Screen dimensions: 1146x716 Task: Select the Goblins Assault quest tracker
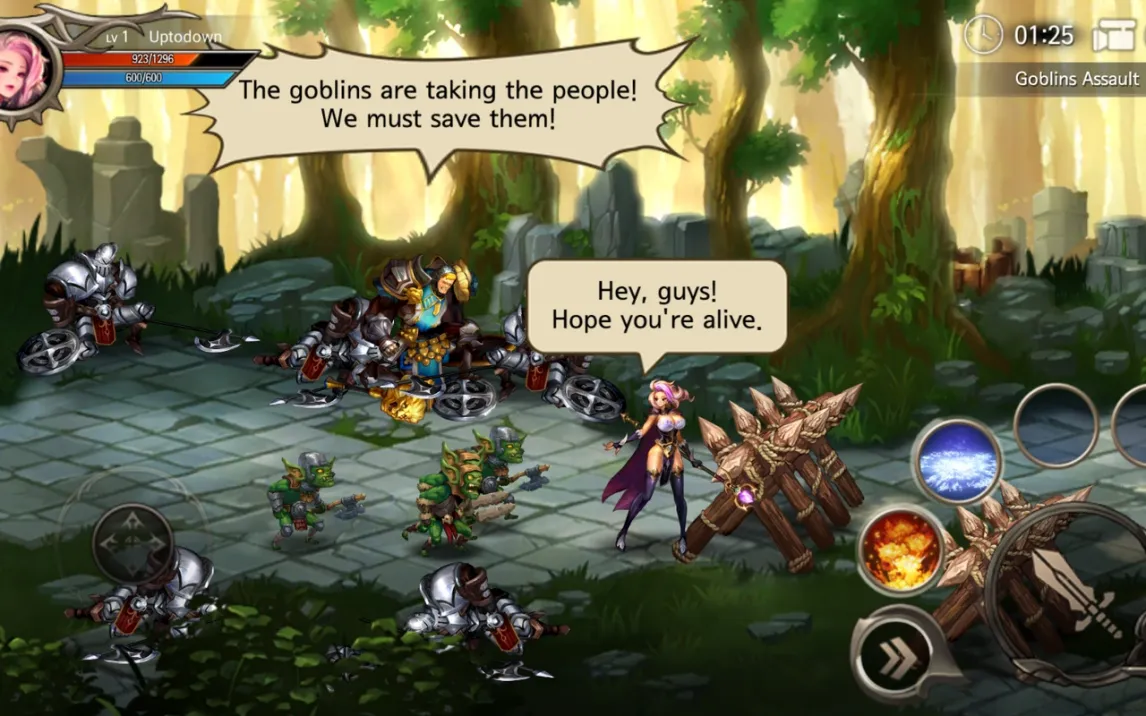1075,78
